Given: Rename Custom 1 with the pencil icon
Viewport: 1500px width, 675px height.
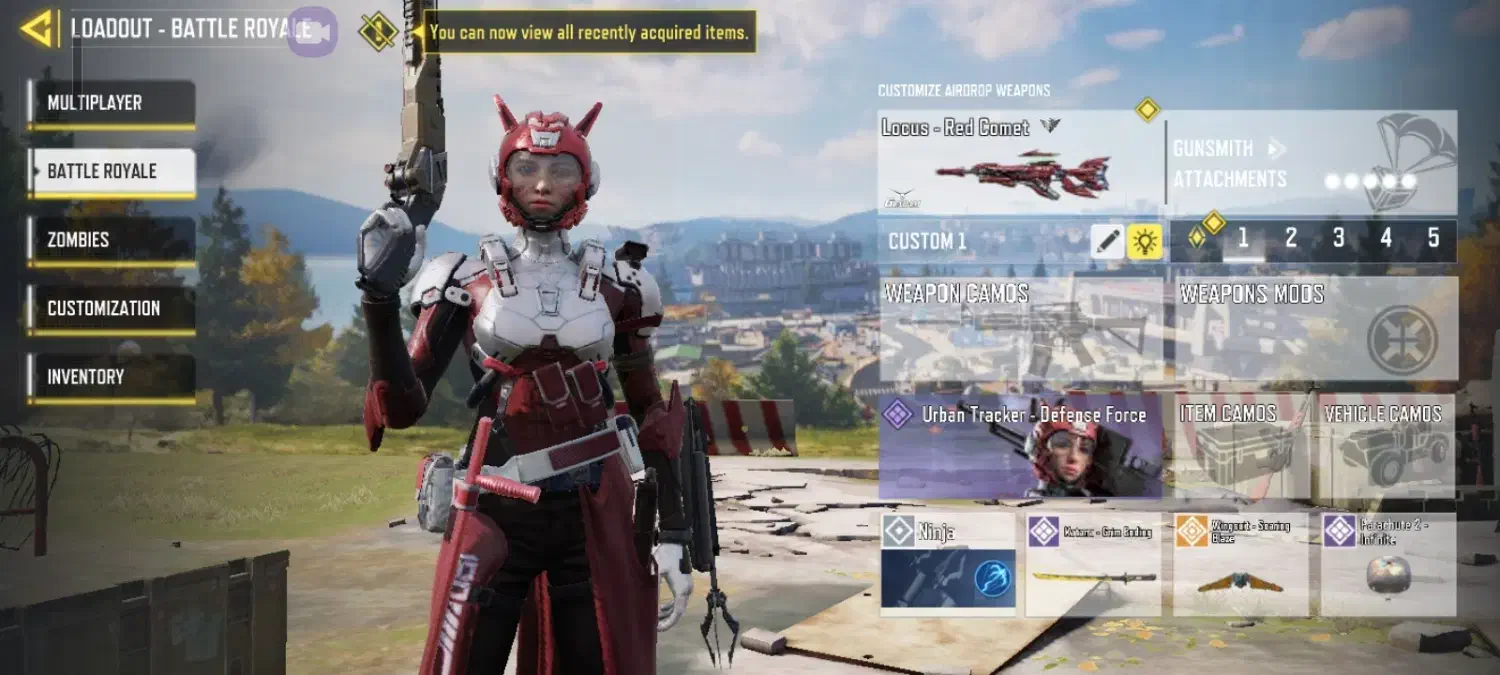Looking at the screenshot, I should point(1107,241).
